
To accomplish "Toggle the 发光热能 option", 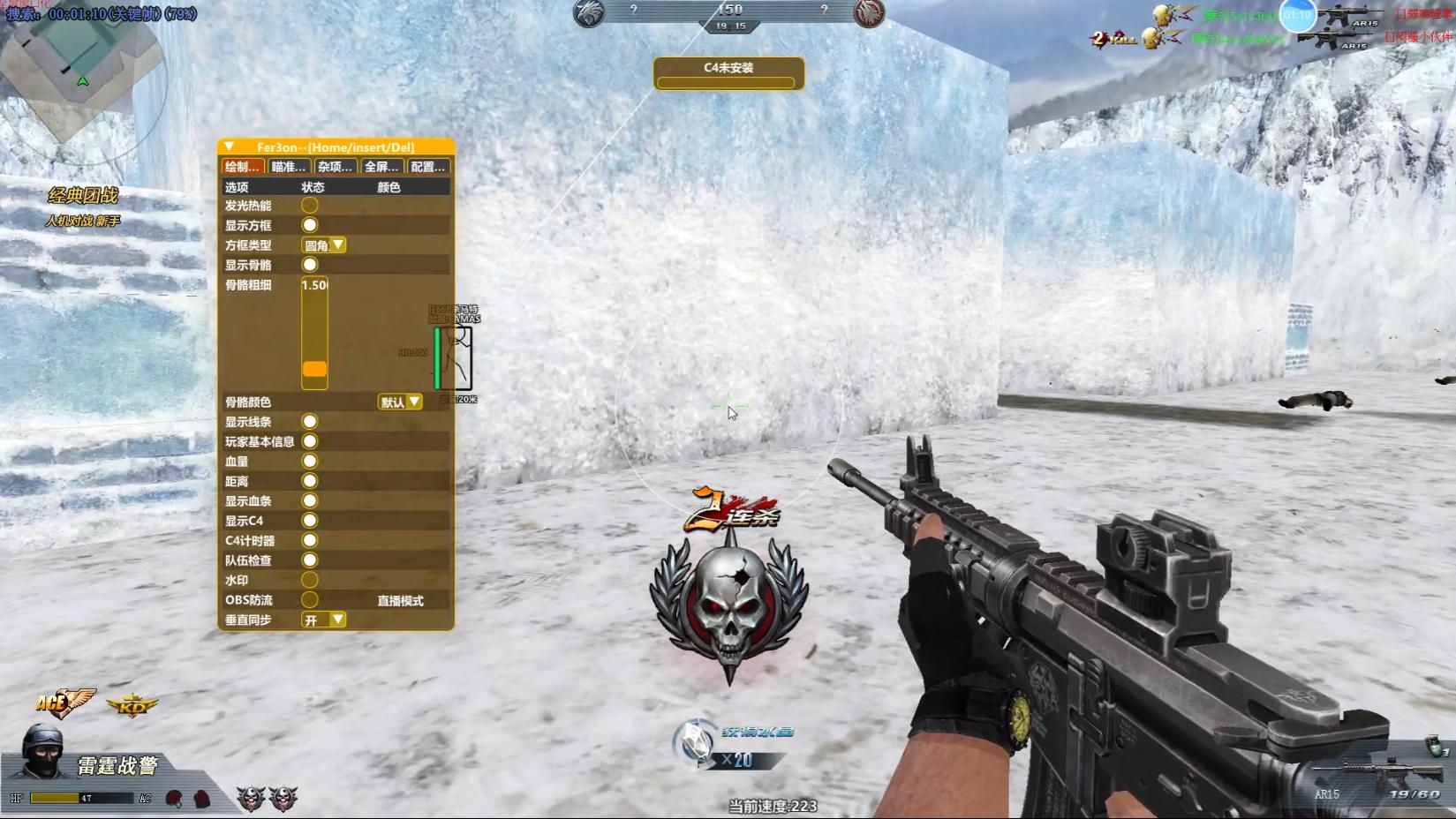I will pyautogui.click(x=310, y=206).
